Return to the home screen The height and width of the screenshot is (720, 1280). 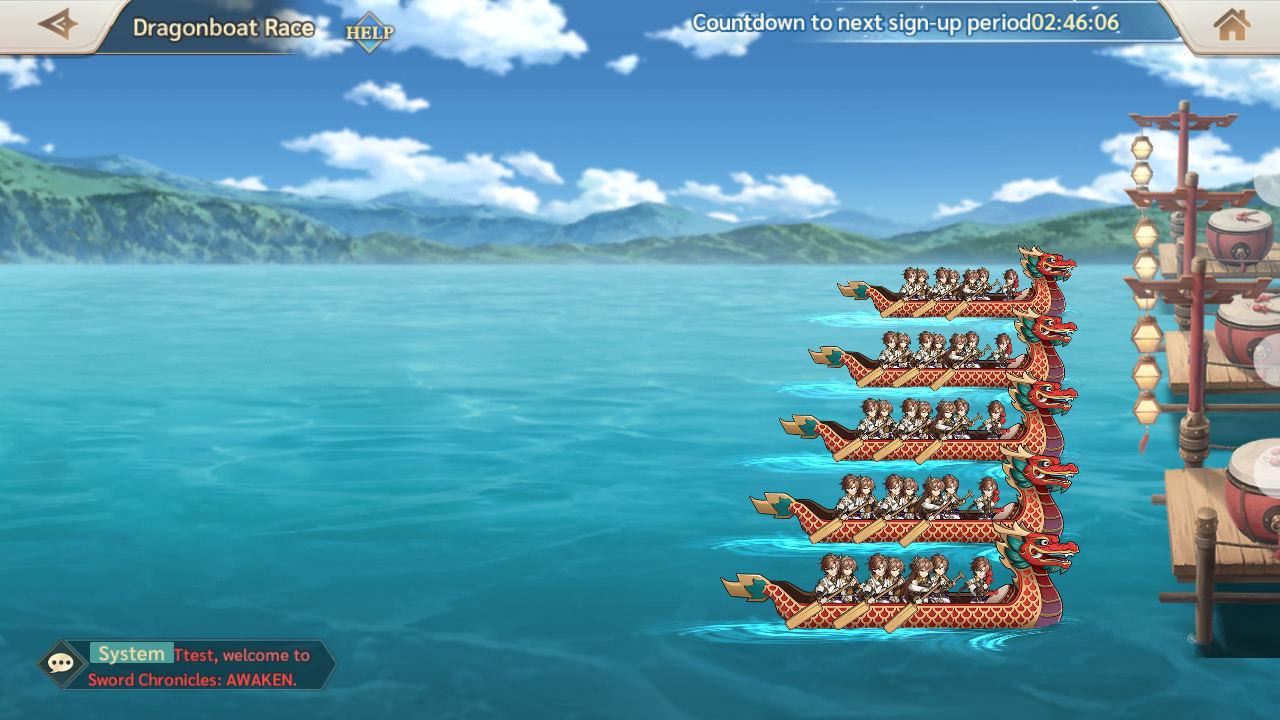click(1231, 24)
